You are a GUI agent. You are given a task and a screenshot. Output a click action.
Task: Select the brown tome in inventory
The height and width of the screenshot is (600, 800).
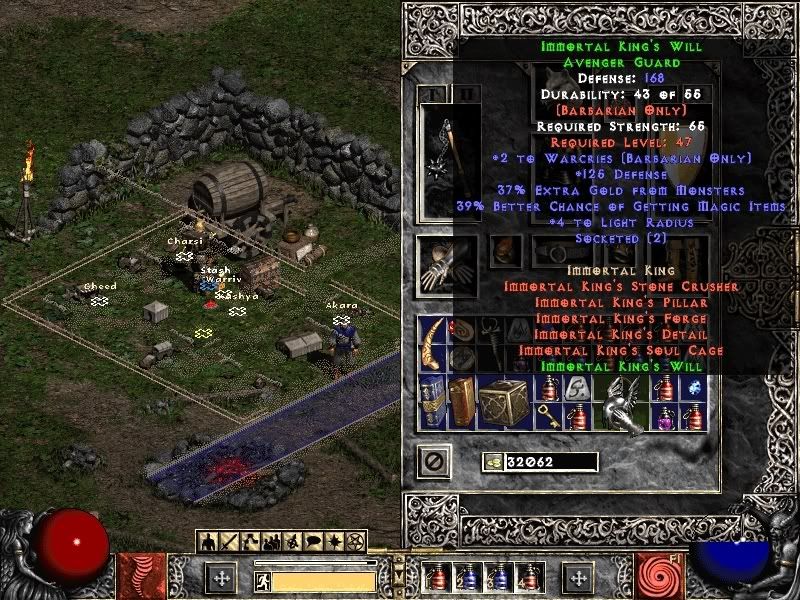(x=461, y=402)
